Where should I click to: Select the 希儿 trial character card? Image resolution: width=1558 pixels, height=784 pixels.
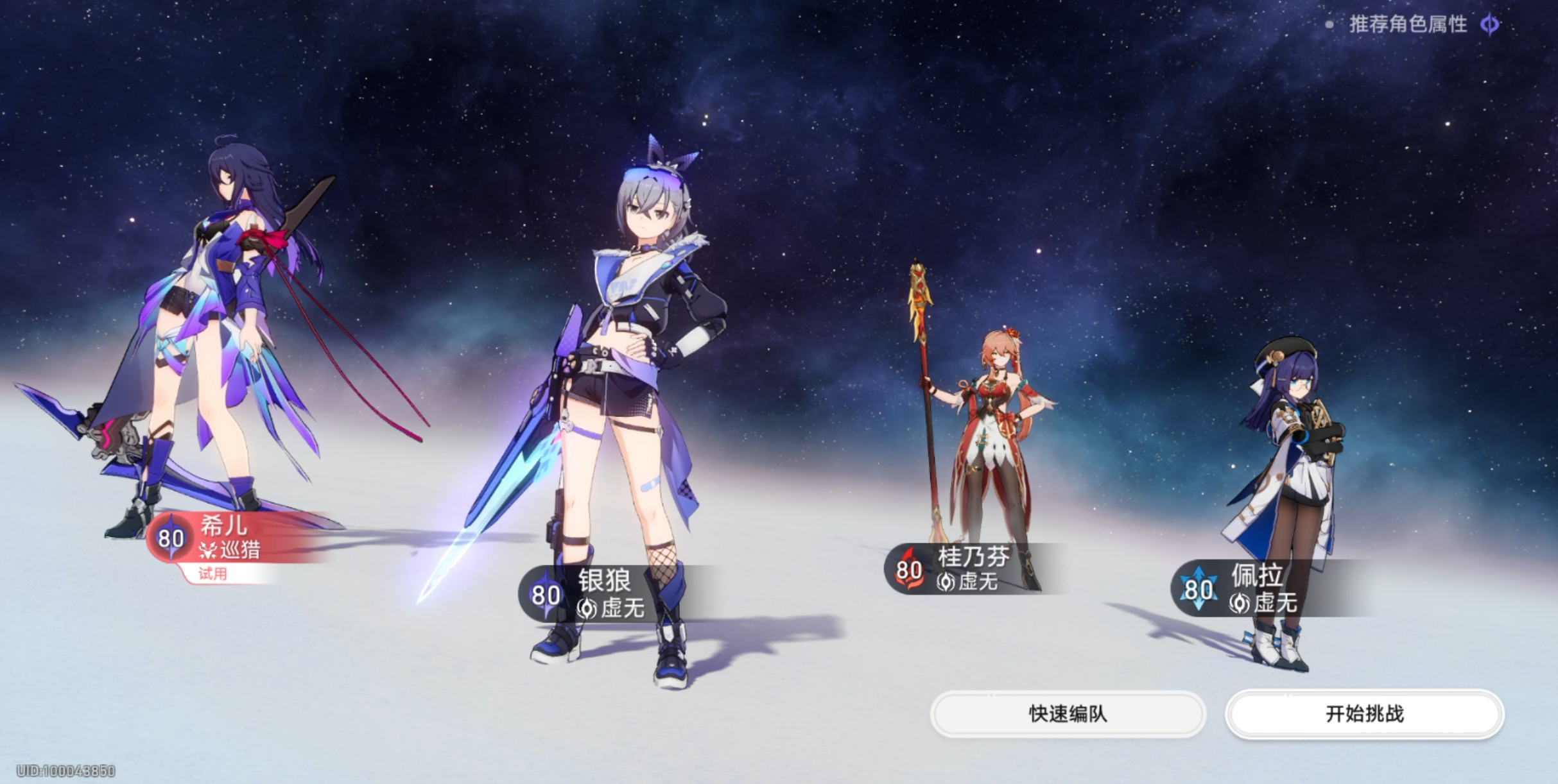coord(225,540)
